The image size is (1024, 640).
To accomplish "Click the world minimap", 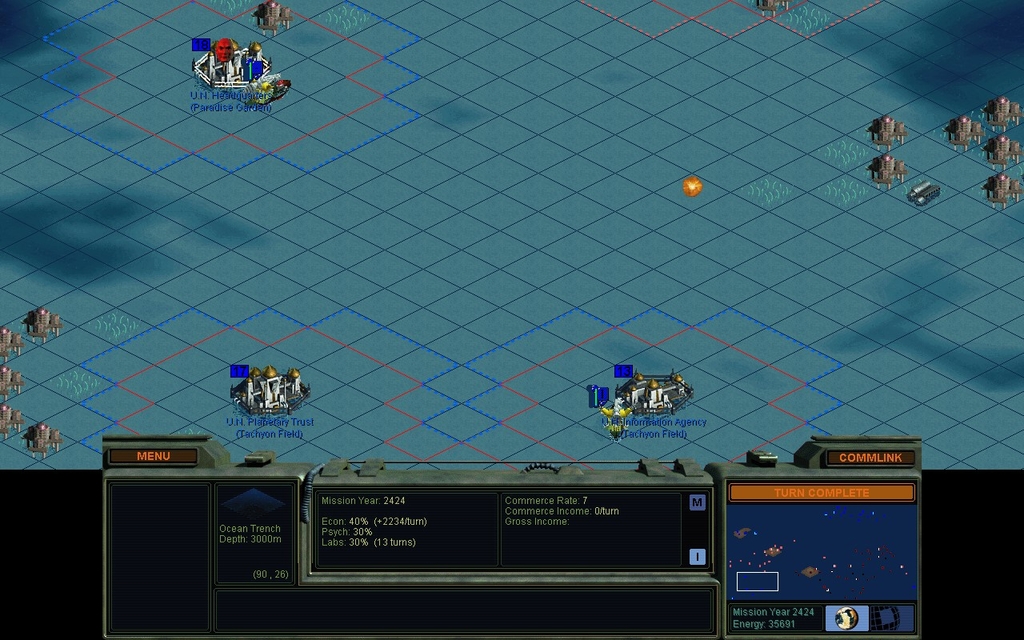I will coord(821,551).
